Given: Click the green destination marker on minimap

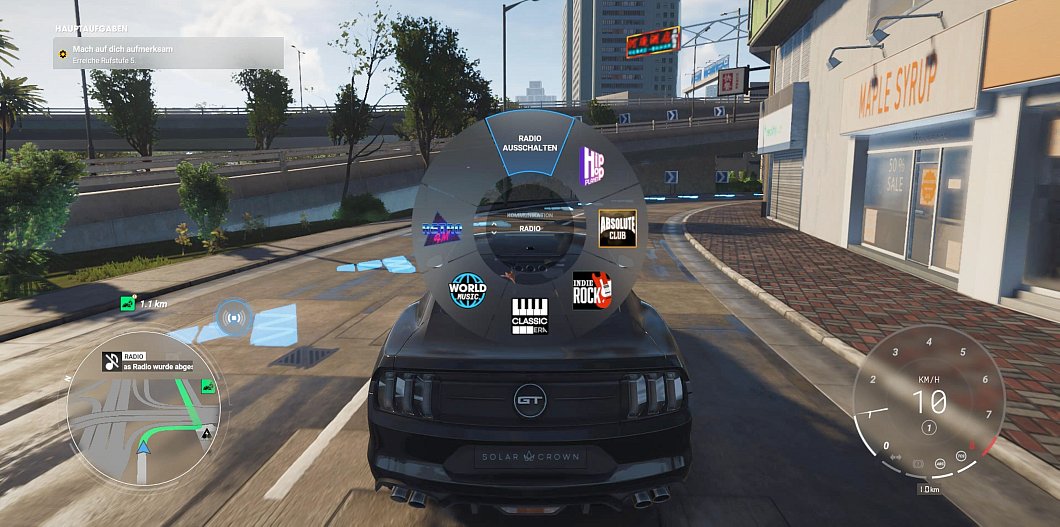Looking at the screenshot, I should (208, 386).
